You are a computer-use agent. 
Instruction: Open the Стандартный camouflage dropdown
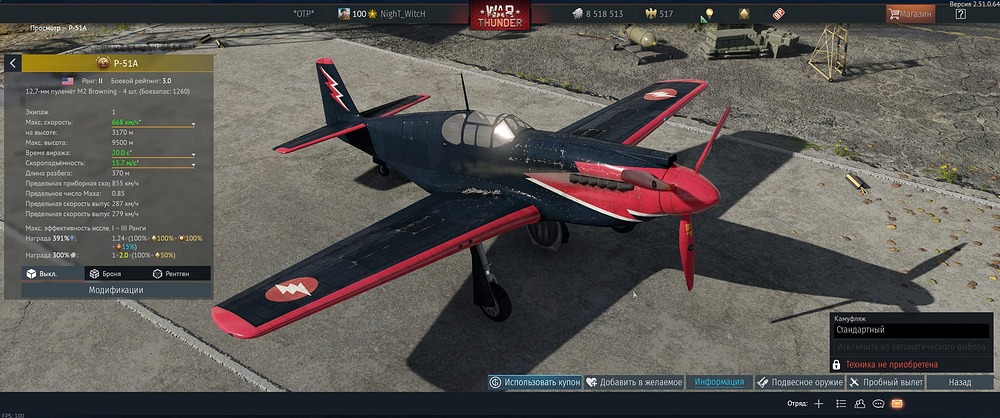click(x=911, y=329)
